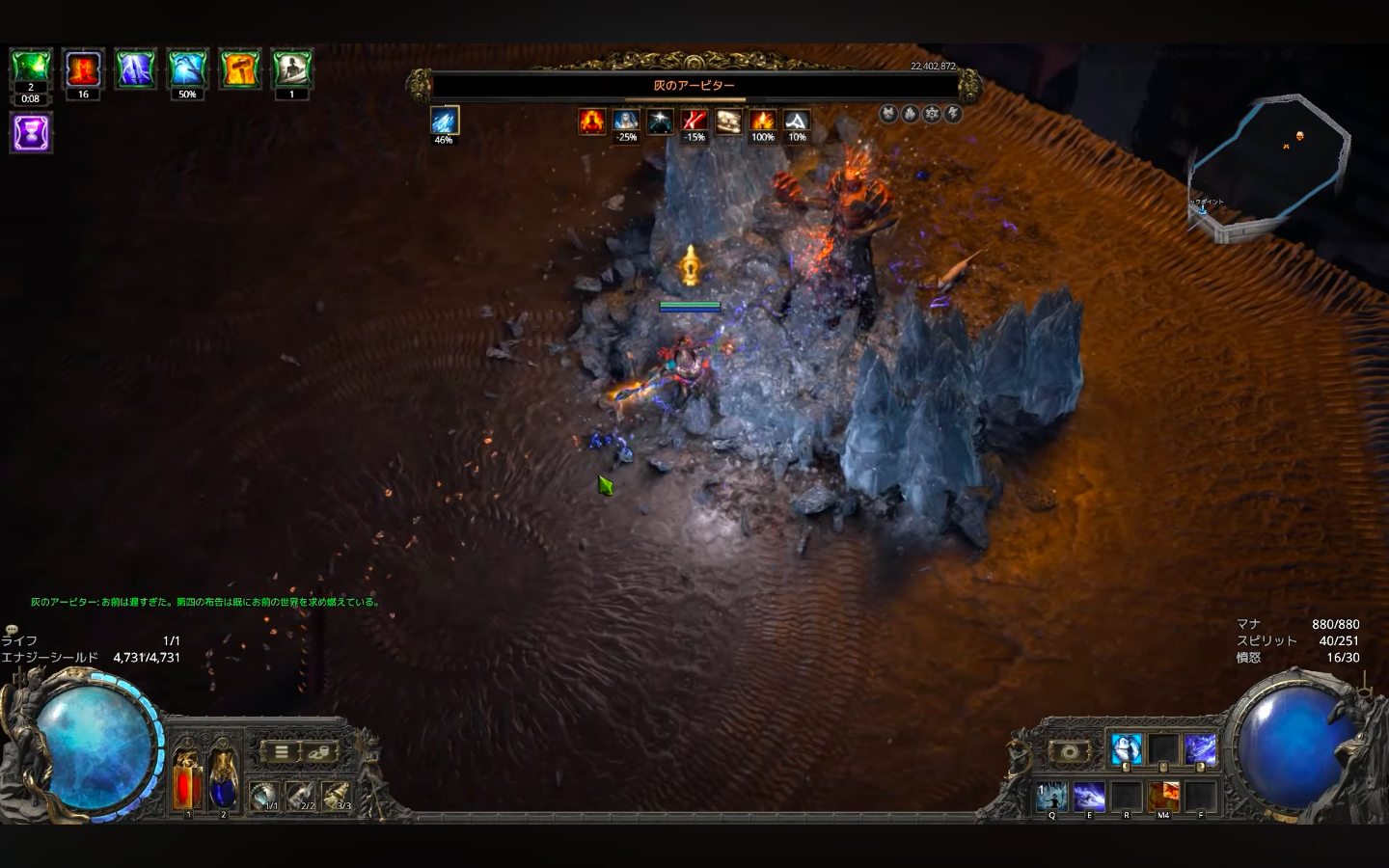Toggle the weapon set marker under the purple comet skill
Viewport: 1389px width, 868px height.
pyautogui.click(x=1202, y=767)
